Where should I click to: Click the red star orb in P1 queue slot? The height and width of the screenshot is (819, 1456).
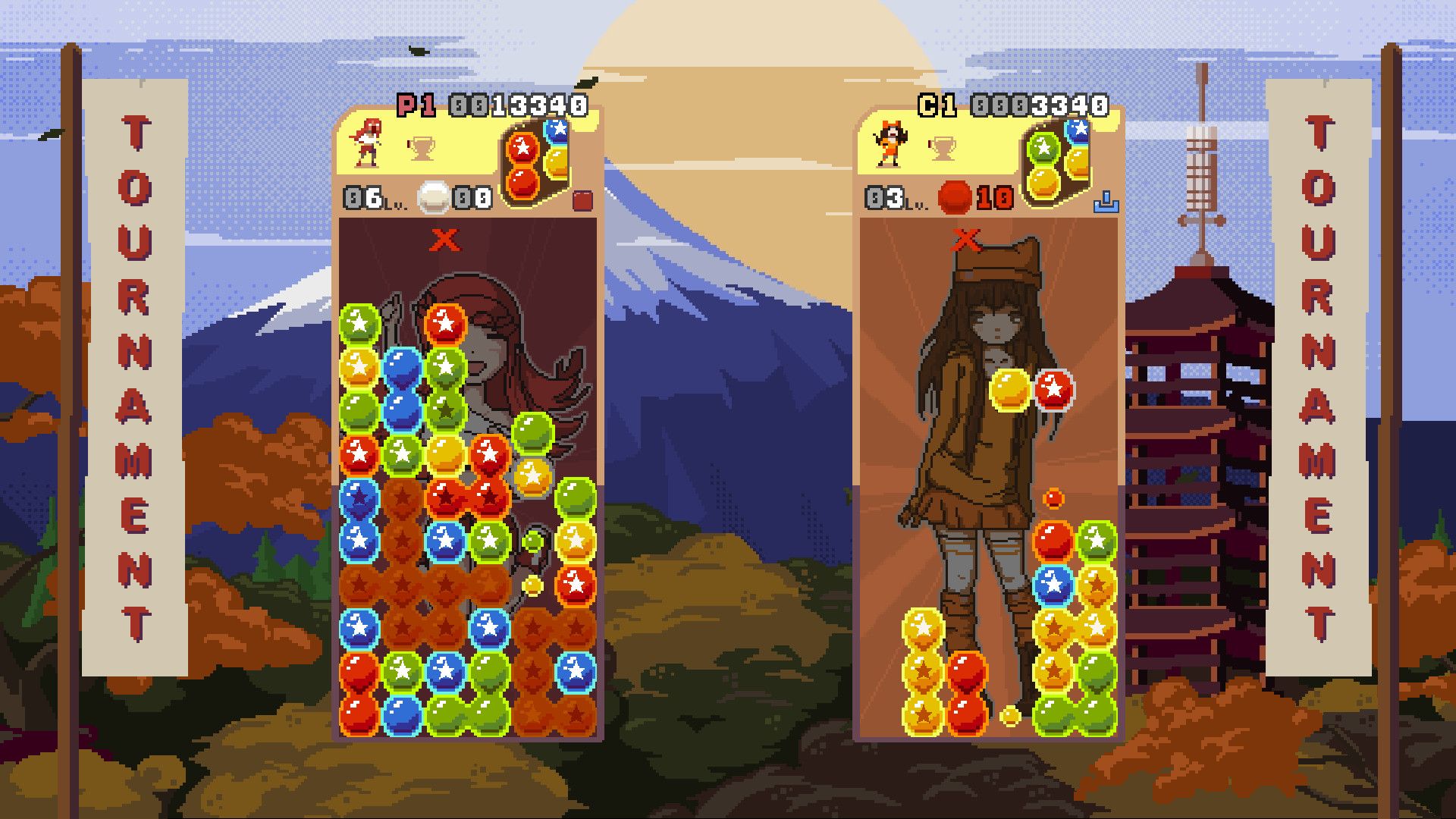click(x=523, y=148)
